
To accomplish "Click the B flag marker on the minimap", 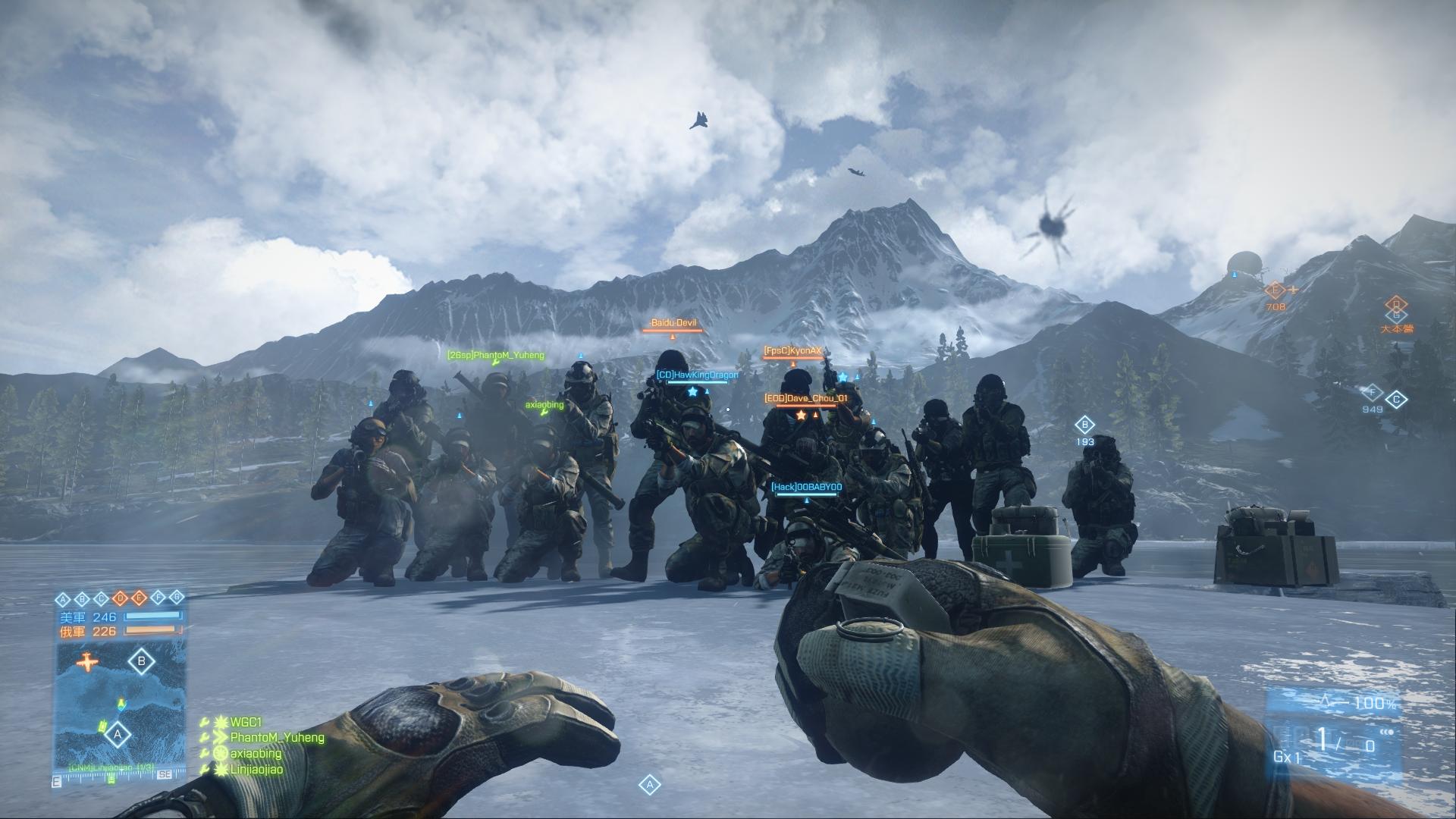I will pos(141,661).
